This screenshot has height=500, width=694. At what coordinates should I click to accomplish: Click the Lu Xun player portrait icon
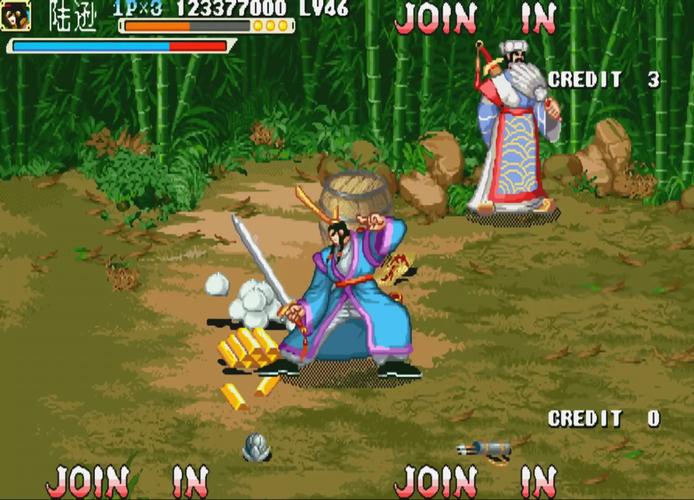[17, 15]
